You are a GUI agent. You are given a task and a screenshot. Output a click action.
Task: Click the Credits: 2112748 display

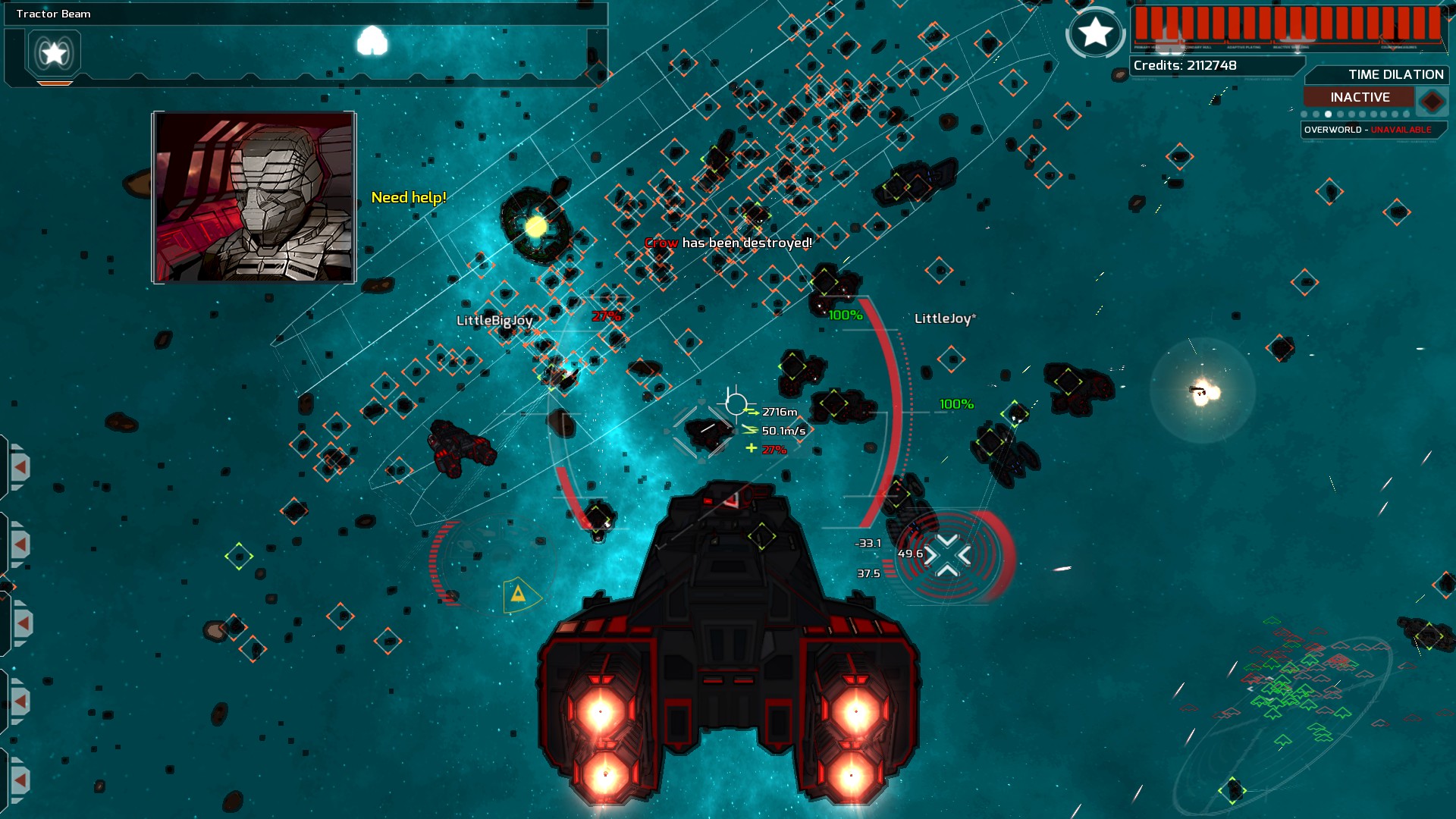pyautogui.click(x=1185, y=66)
